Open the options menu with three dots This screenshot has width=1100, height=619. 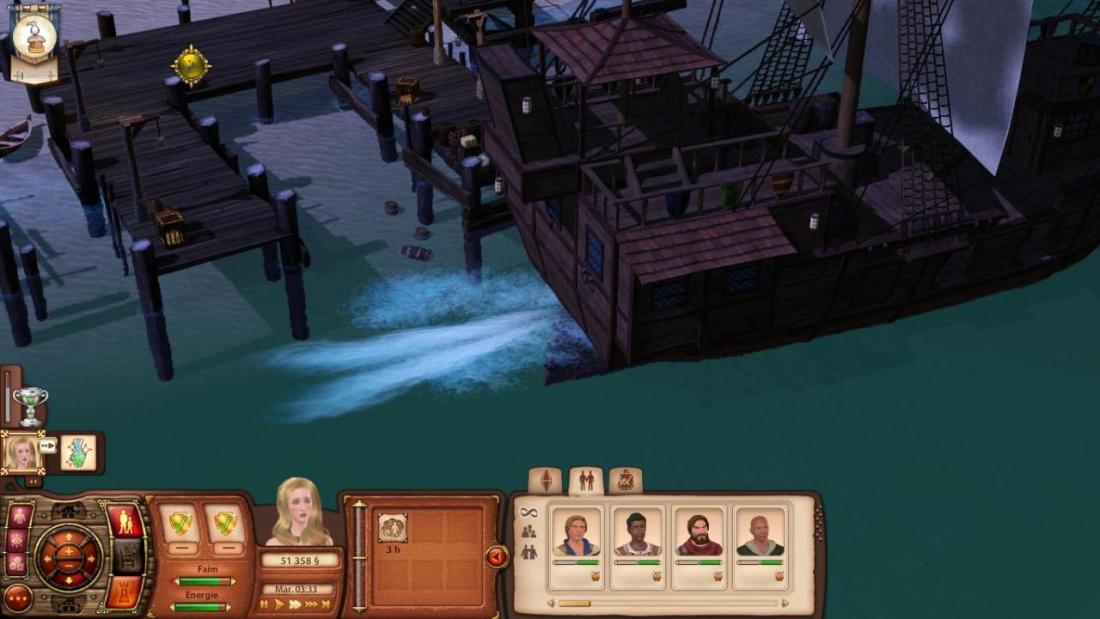(x=18, y=599)
